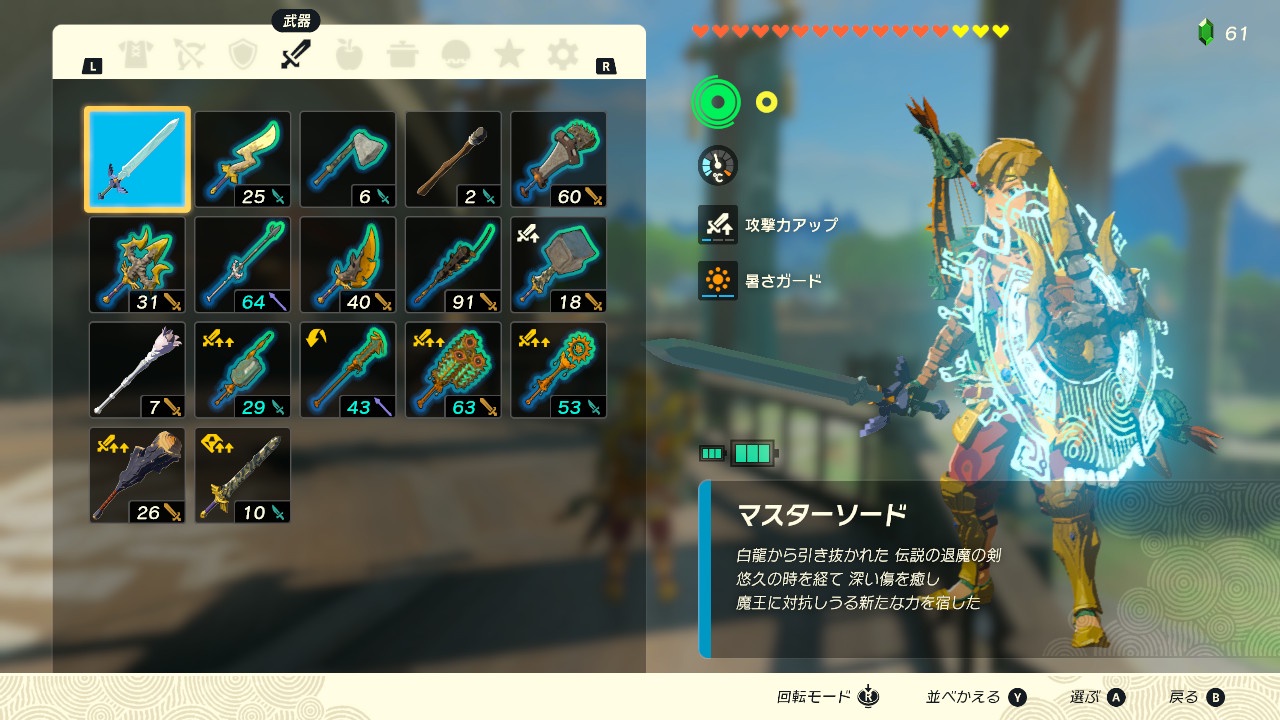1280x720 pixels.
Task: Select the weapon showing power 60
Action: 559,159
